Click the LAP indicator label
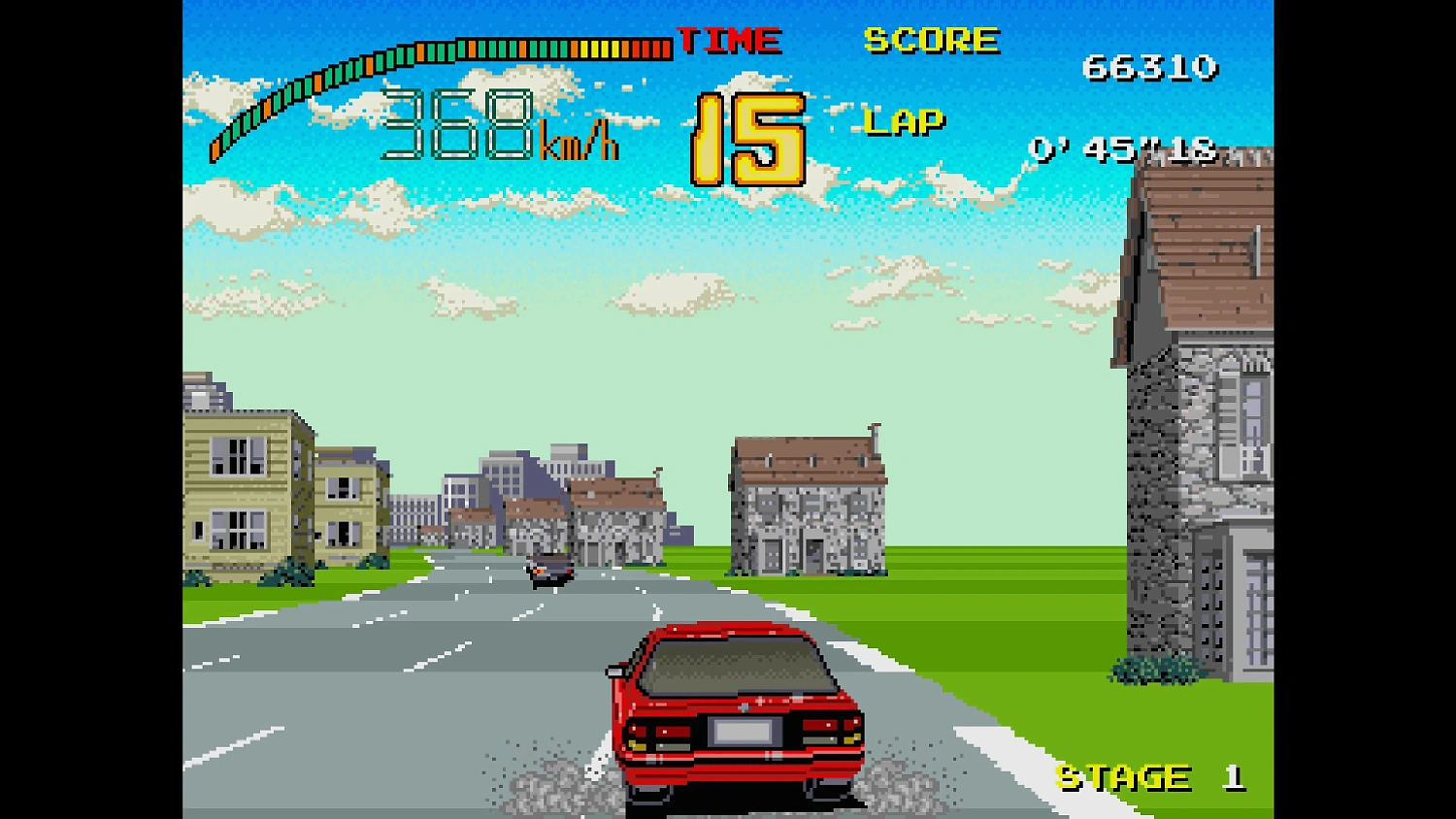 [x=903, y=120]
